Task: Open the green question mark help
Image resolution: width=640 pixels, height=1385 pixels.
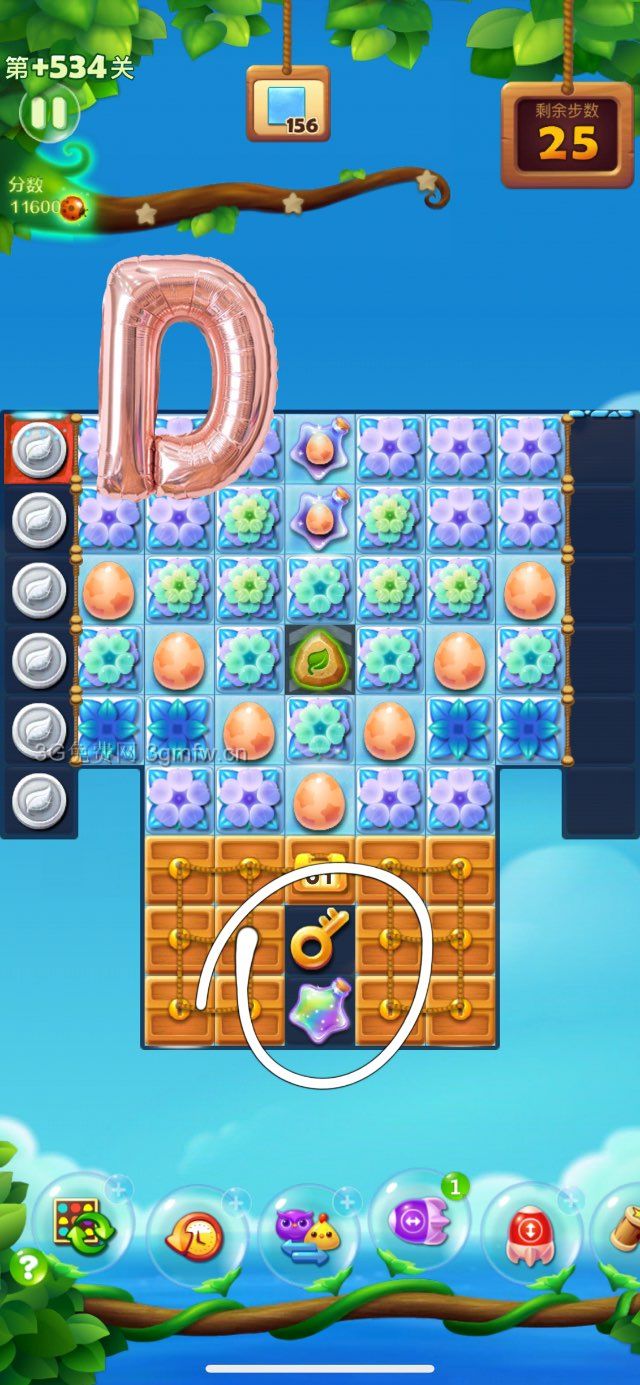Action: [x=28, y=1268]
